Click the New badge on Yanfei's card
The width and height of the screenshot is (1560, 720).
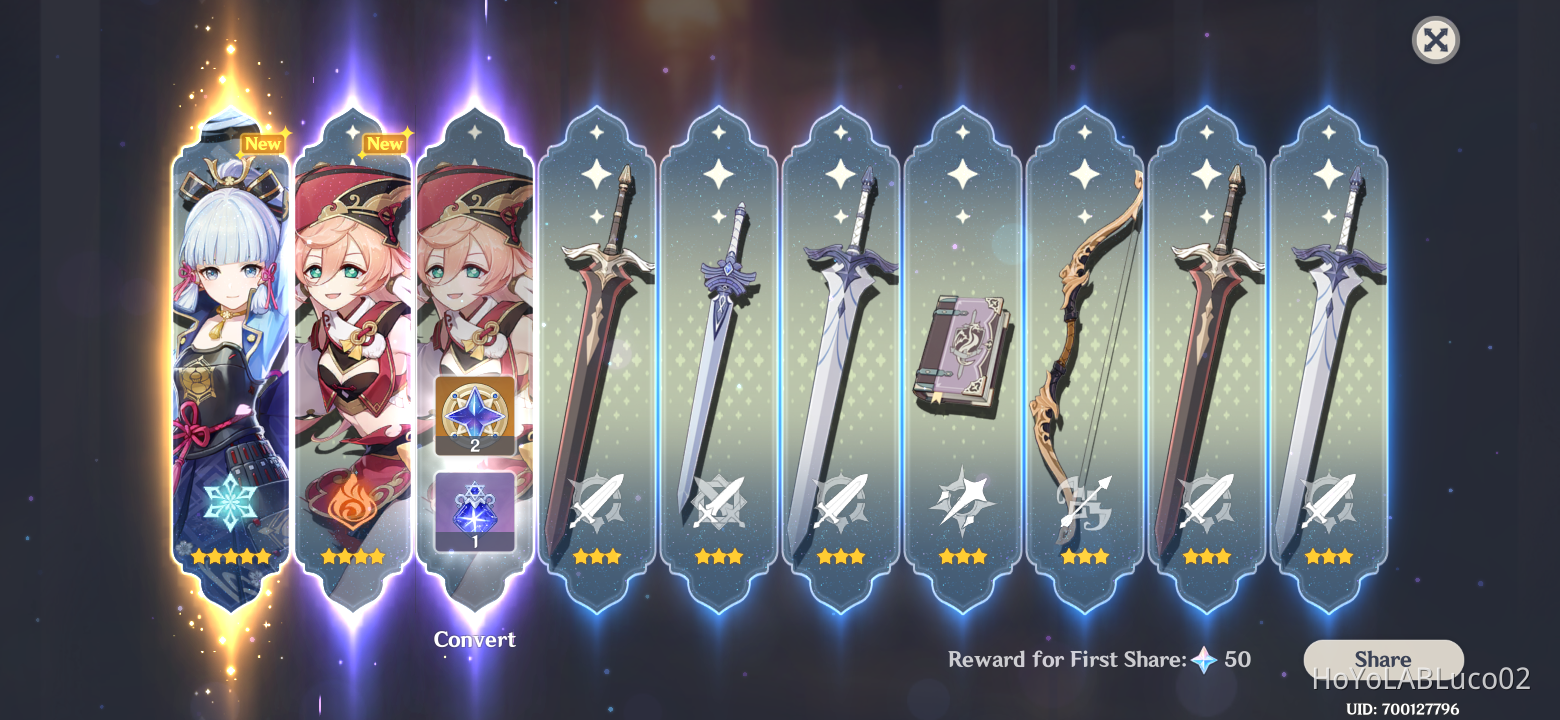pyautogui.click(x=386, y=143)
